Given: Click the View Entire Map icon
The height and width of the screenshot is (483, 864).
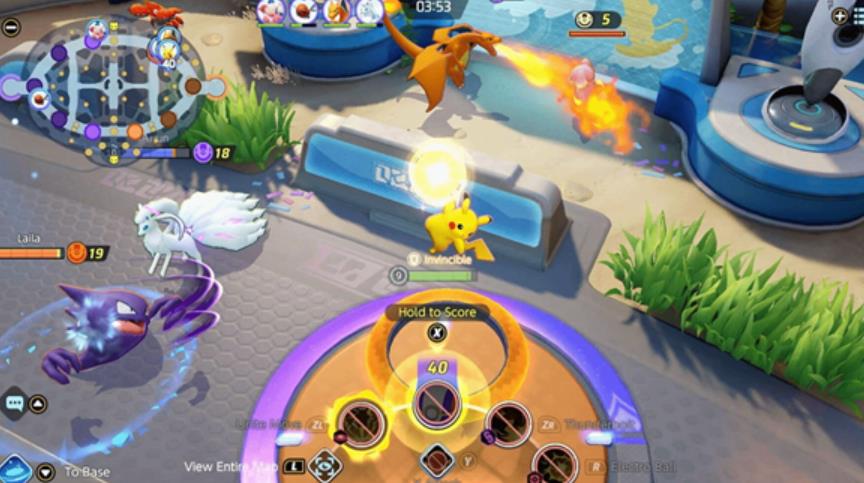Looking at the screenshot, I should coord(324,465).
